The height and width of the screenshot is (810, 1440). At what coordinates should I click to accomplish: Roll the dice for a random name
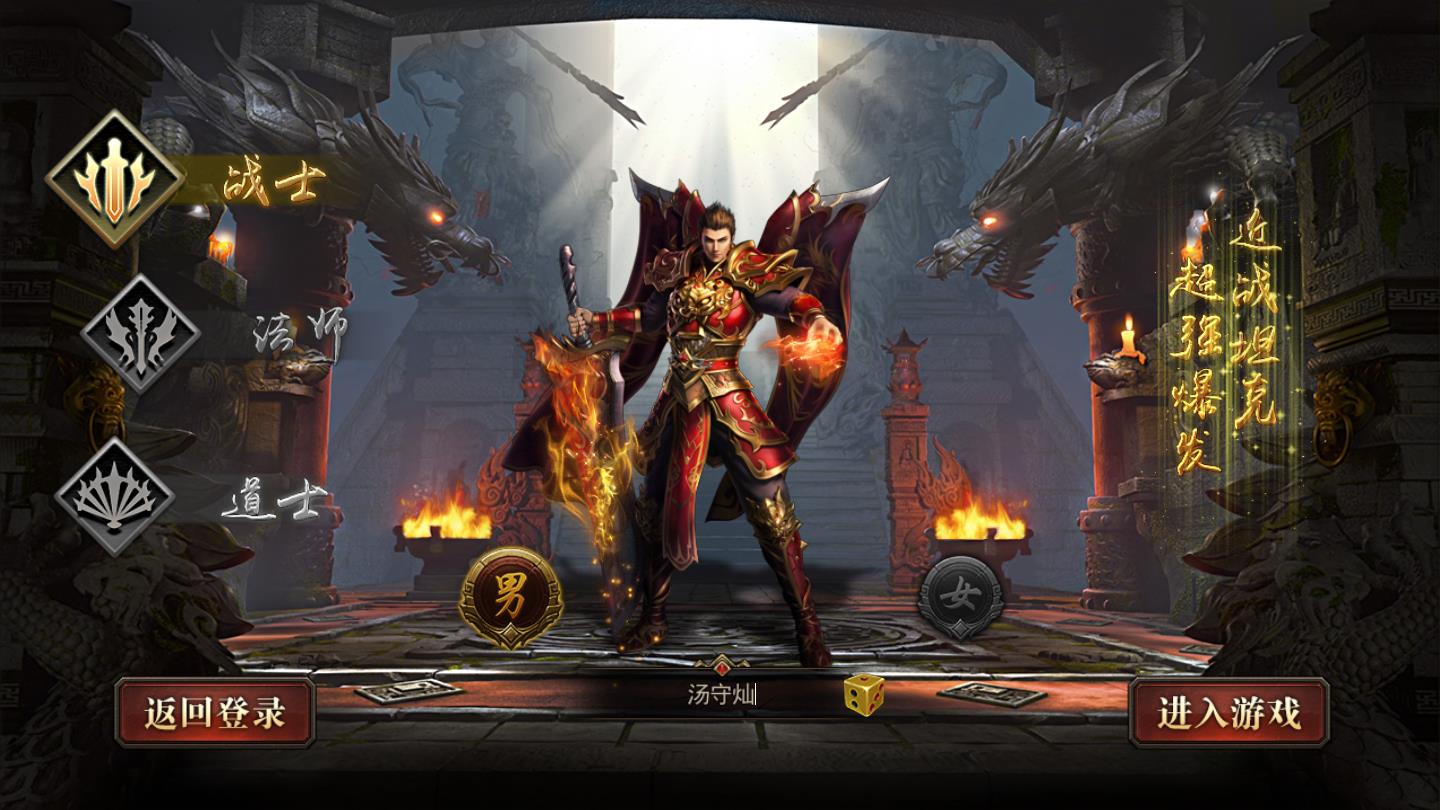(x=862, y=694)
